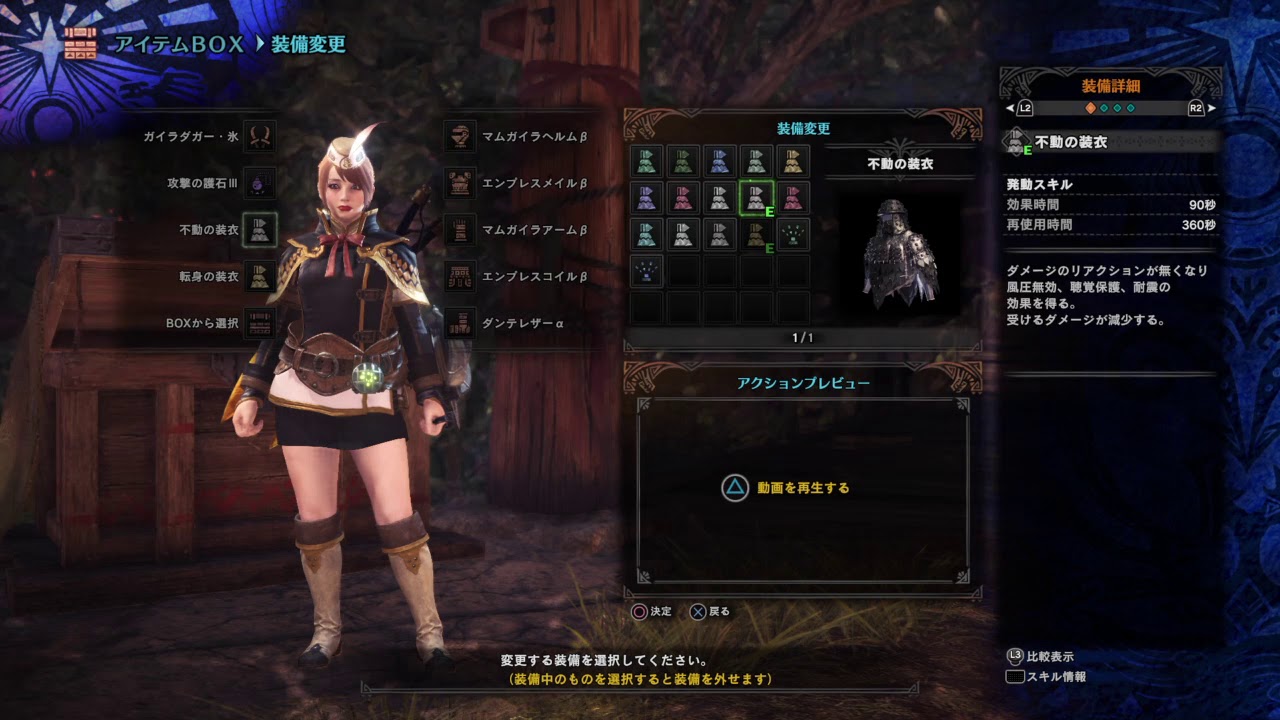Select the yellow mantle in the grid

[x=793, y=162]
